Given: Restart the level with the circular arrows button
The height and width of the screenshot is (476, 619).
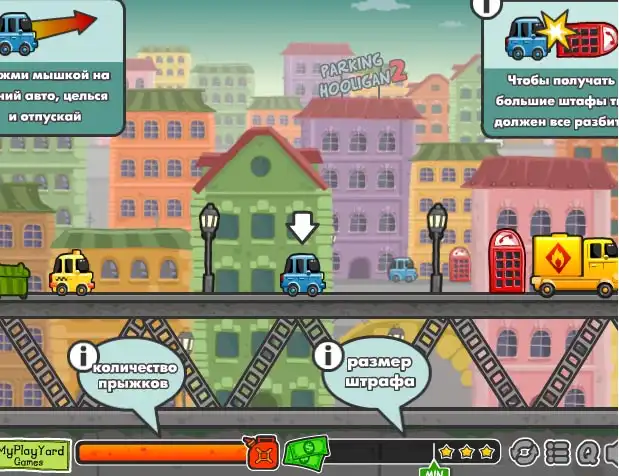Looking at the screenshot, I should click(526, 452).
